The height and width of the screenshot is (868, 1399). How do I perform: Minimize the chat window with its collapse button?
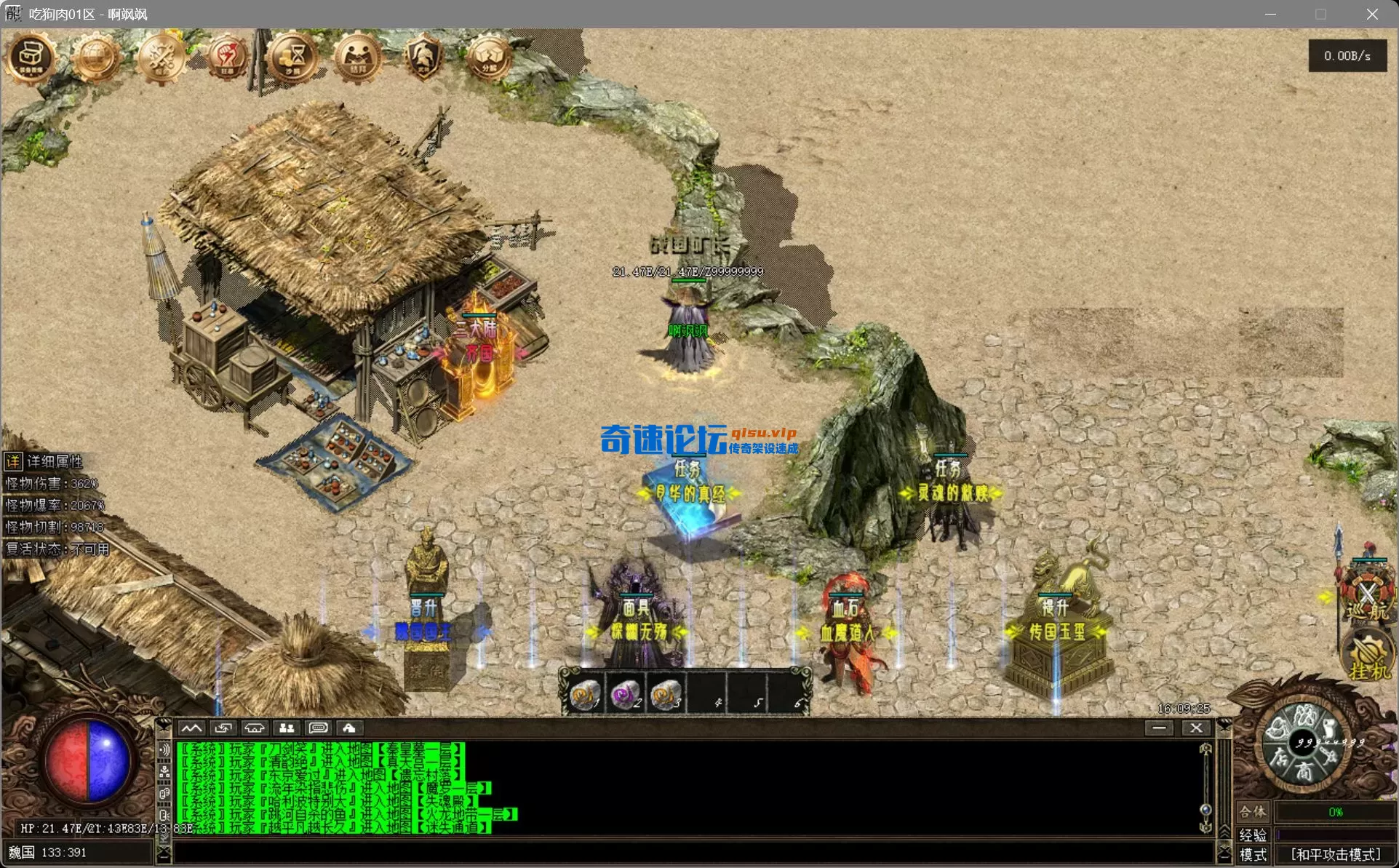pyautogui.click(x=1159, y=728)
